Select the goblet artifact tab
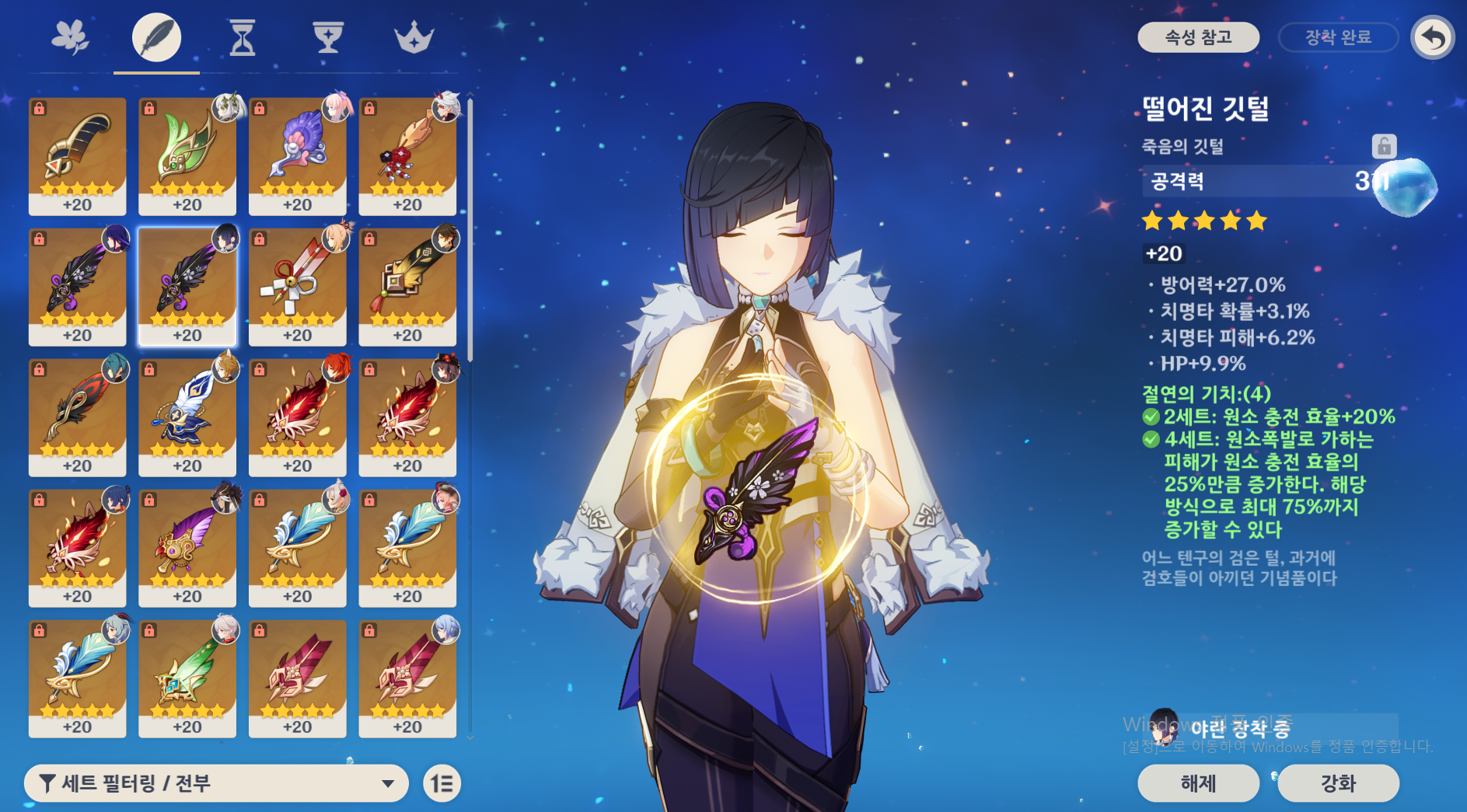Image resolution: width=1467 pixels, height=812 pixels. tap(328, 37)
